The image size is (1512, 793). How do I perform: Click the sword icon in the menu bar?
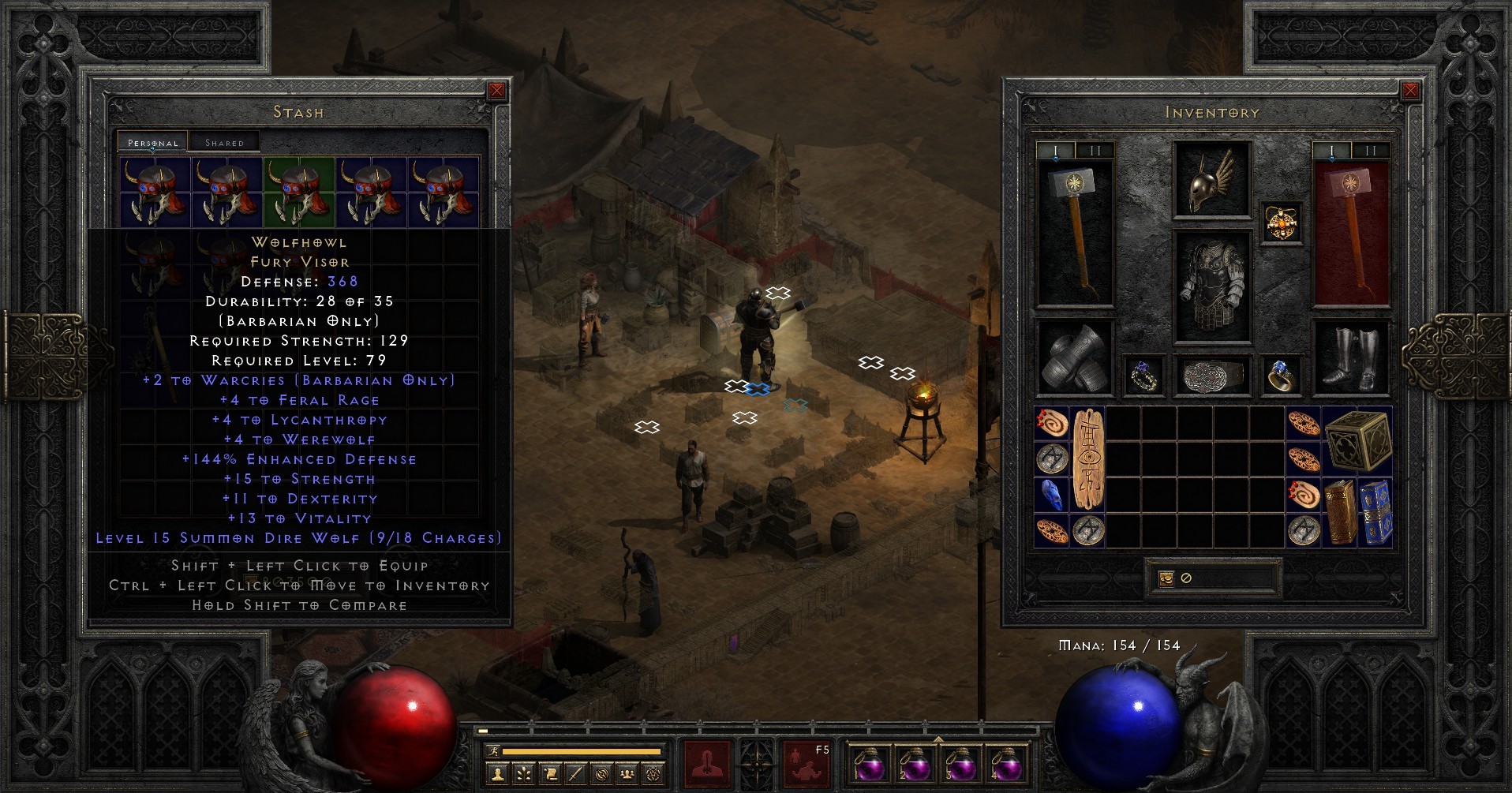(x=576, y=775)
